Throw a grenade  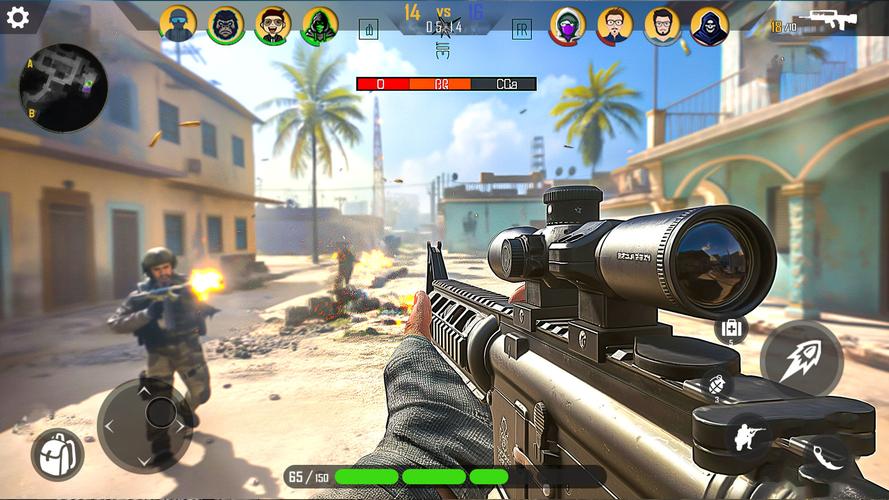point(715,385)
